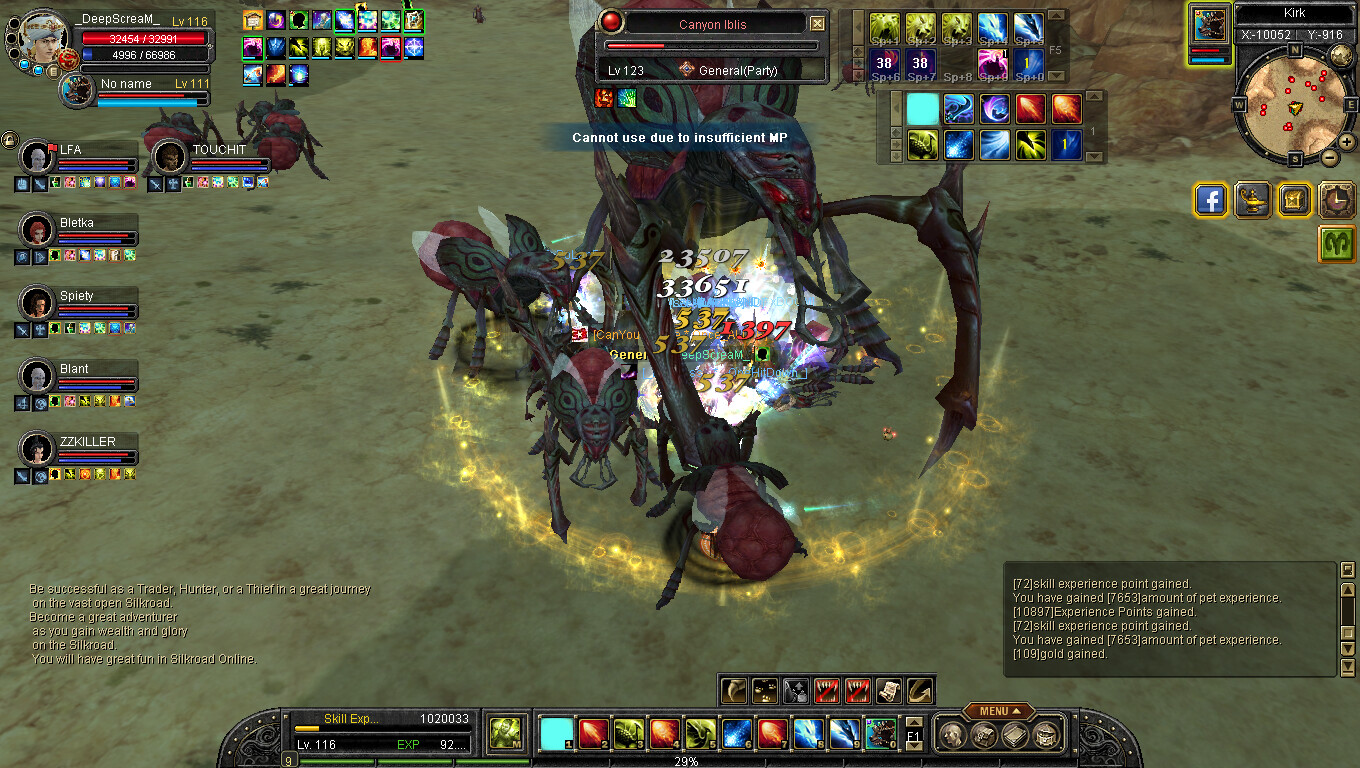Zoom out the minimap with minus
The width and height of the screenshot is (1360, 768).
click(1330, 157)
